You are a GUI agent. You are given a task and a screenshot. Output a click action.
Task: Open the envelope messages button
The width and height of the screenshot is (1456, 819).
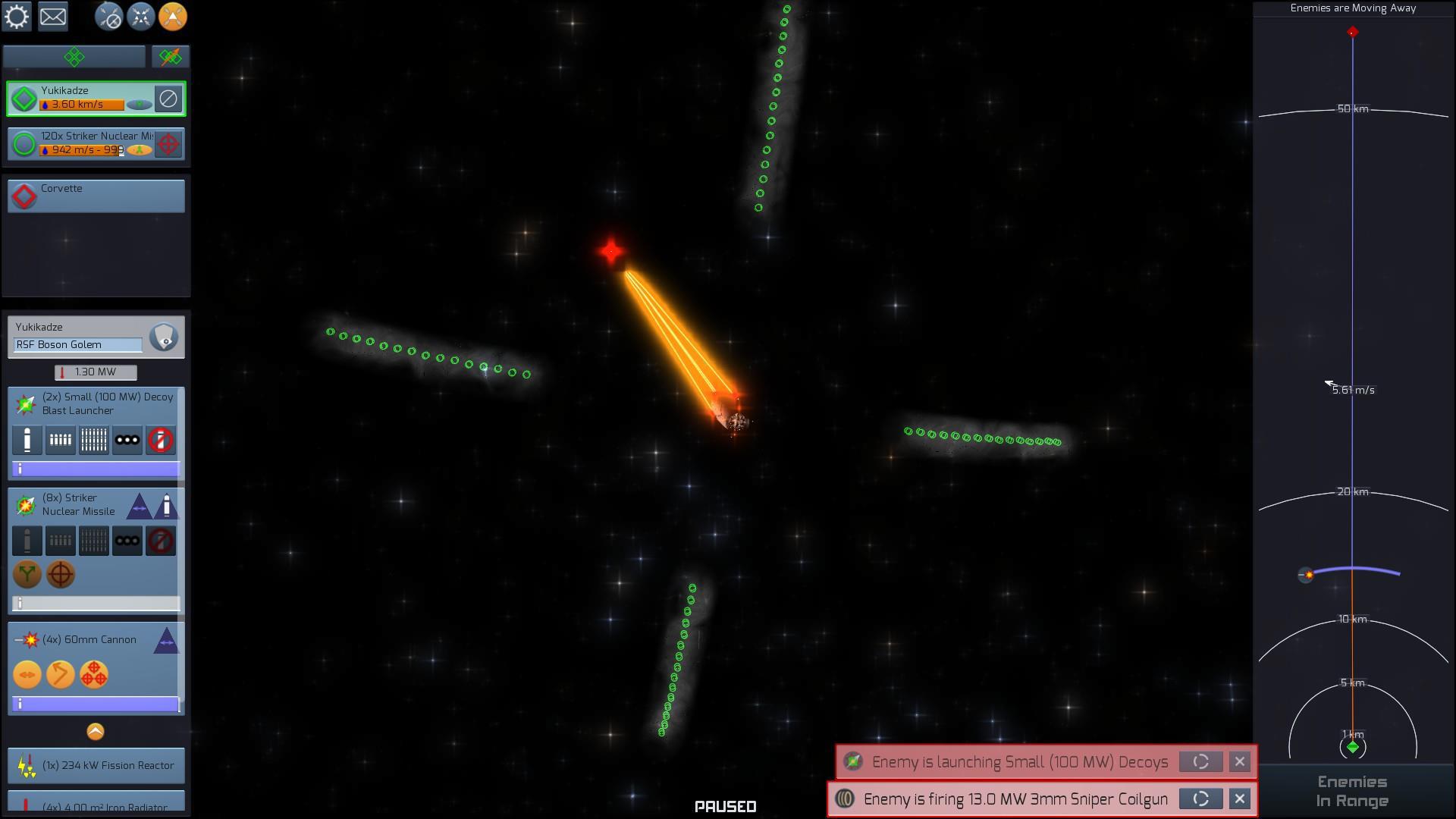click(53, 17)
